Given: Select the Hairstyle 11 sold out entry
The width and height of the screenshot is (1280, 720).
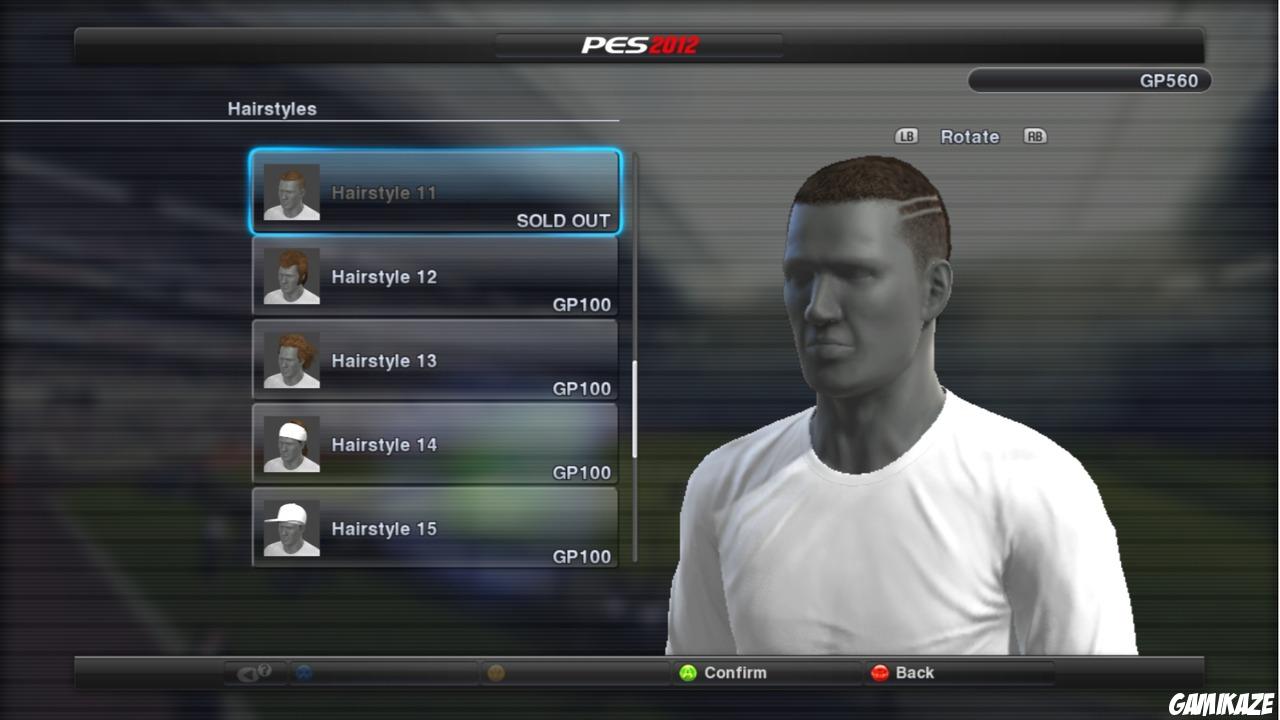Looking at the screenshot, I should click(435, 192).
